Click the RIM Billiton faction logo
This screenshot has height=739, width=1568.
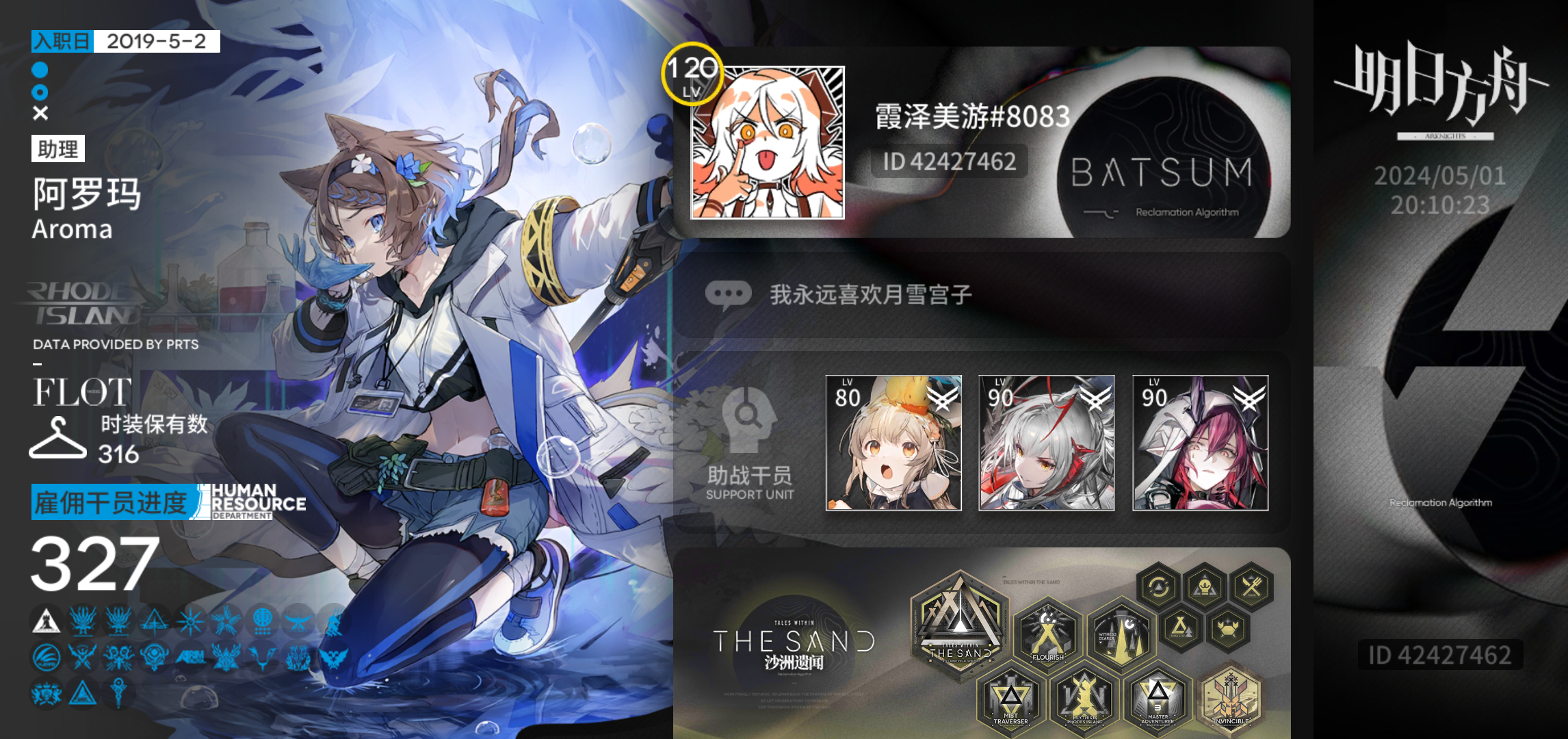191,657
